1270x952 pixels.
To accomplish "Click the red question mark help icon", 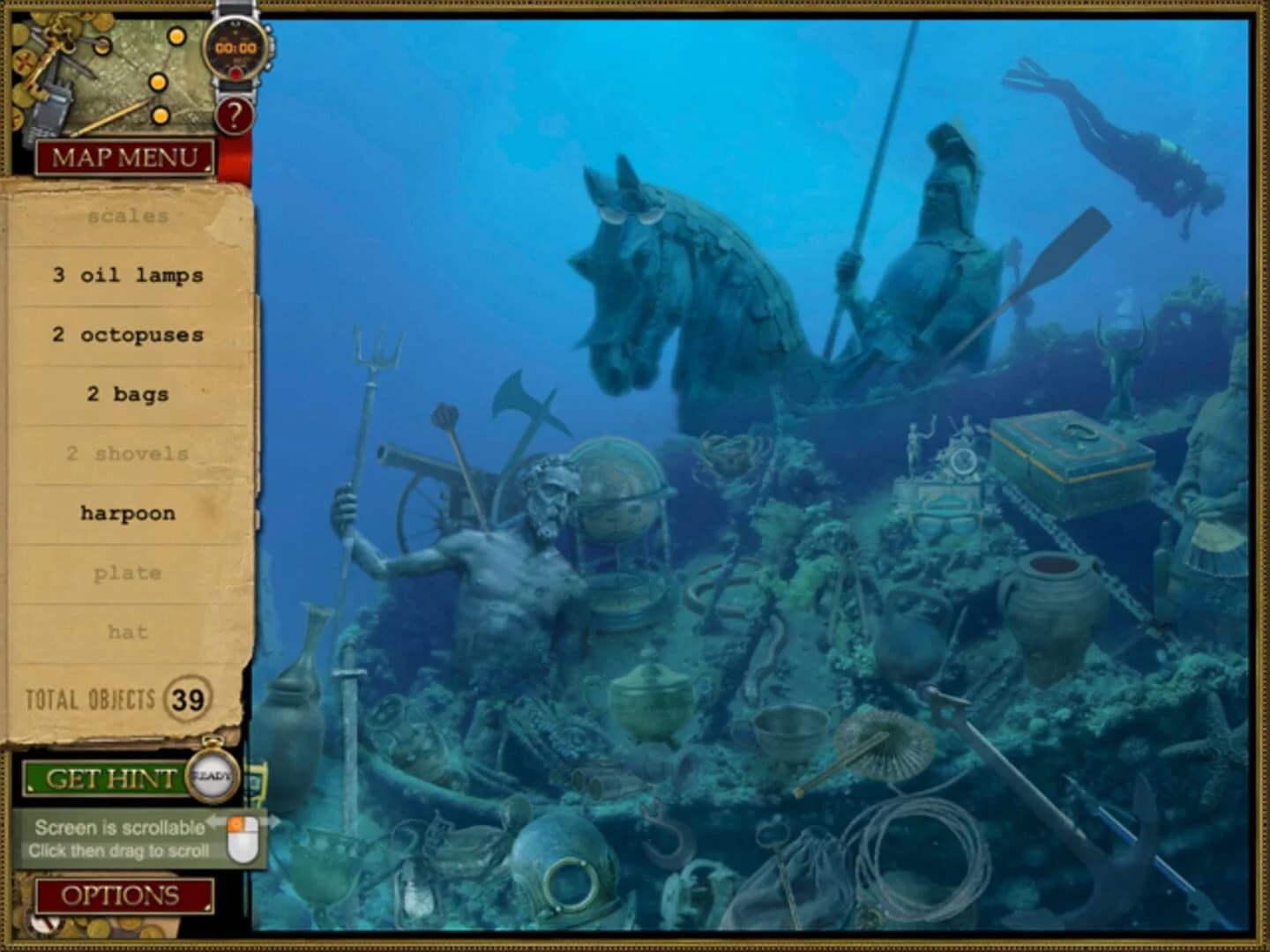I will 235,115.
